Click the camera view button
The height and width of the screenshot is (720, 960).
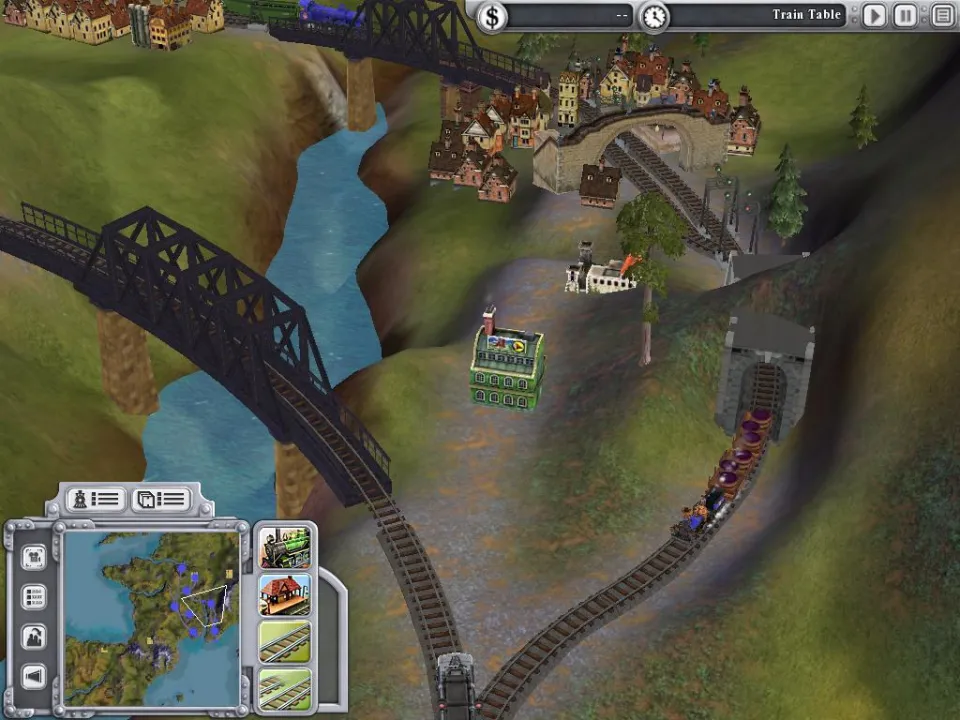pyautogui.click(x=34, y=557)
